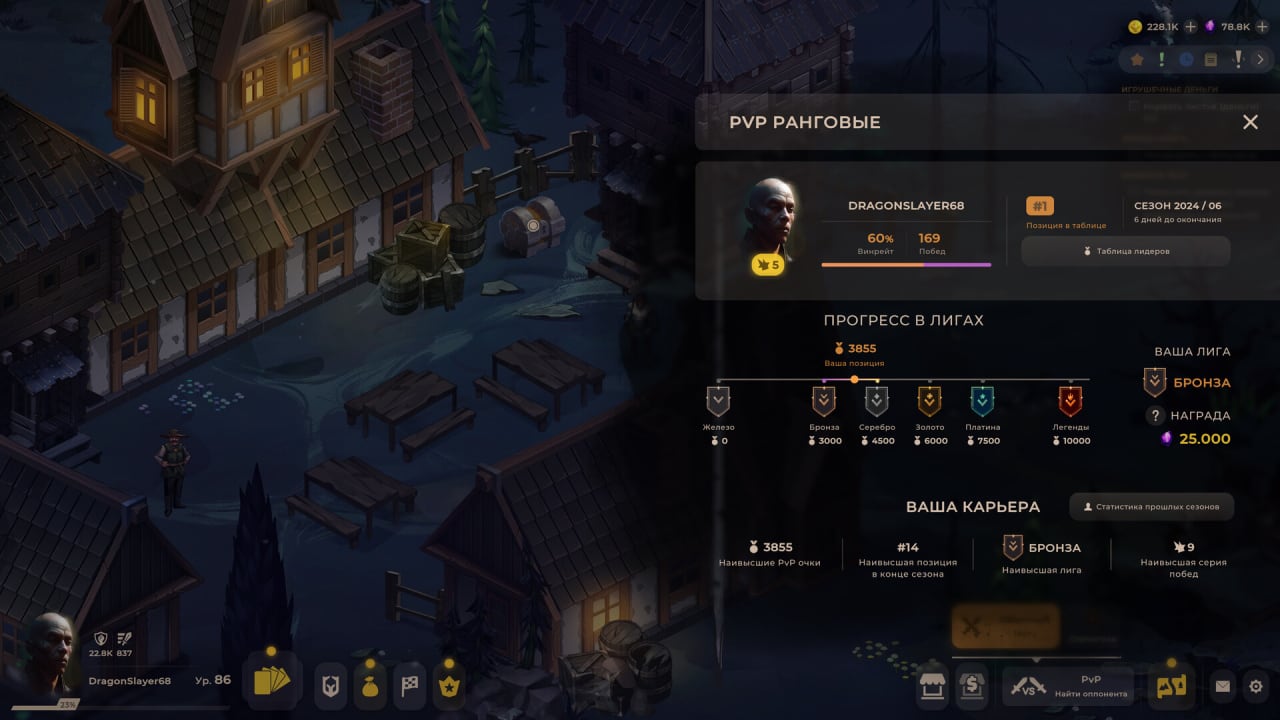Image resolution: width=1280 pixels, height=720 pixels.
Task: Find a PvP opponent with Найти оппонента
Action: point(1068,686)
